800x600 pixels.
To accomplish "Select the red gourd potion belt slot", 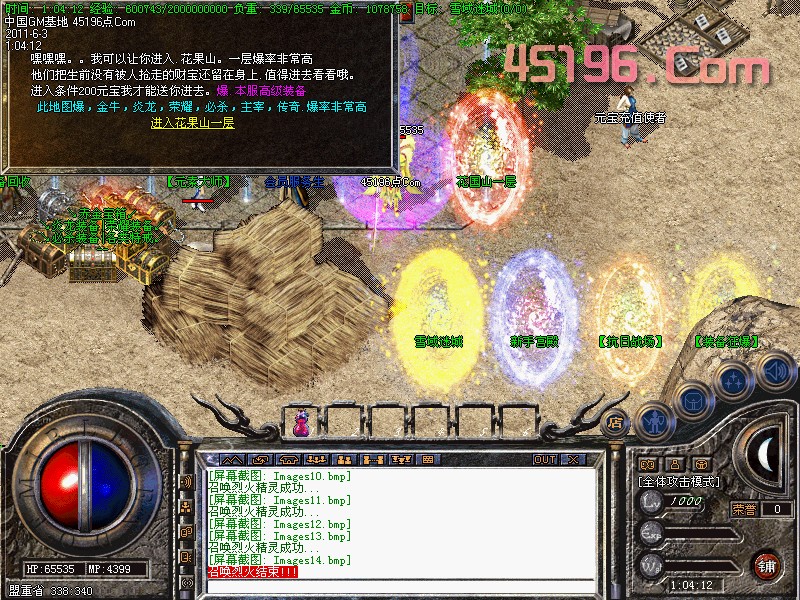I will [x=301, y=421].
